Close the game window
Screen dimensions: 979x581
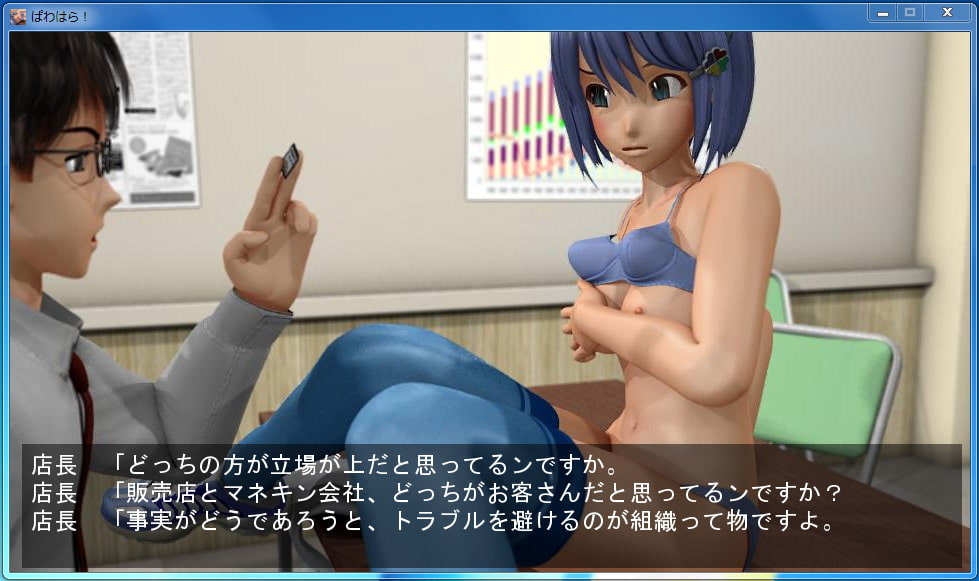[x=945, y=12]
